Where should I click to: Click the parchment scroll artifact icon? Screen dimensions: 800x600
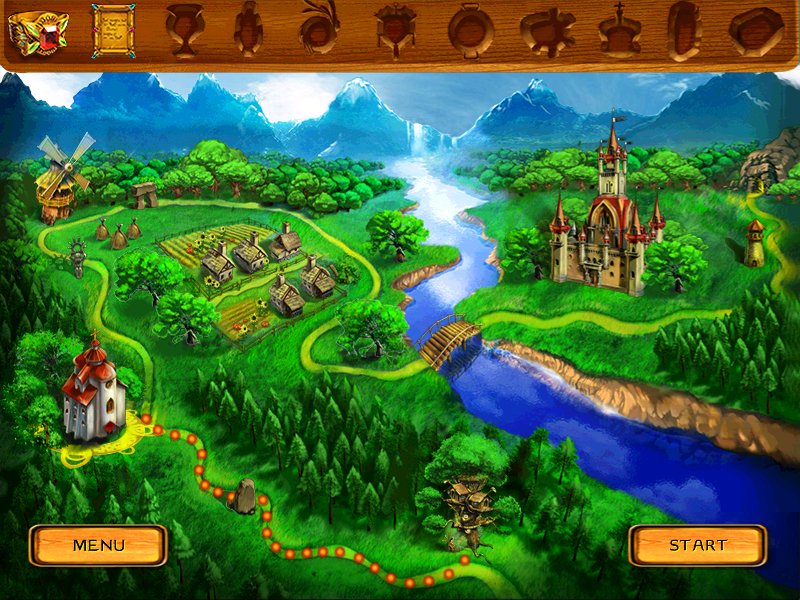[112, 30]
